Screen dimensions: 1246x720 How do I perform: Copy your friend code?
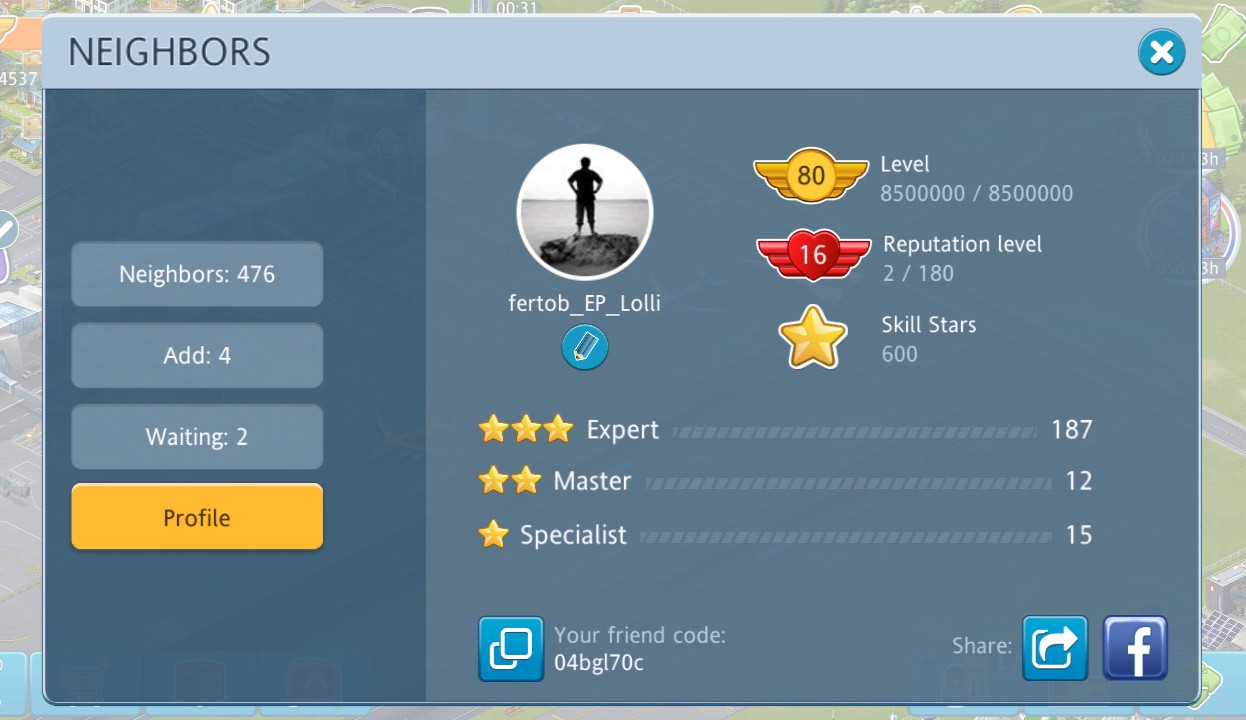[511, 648]
